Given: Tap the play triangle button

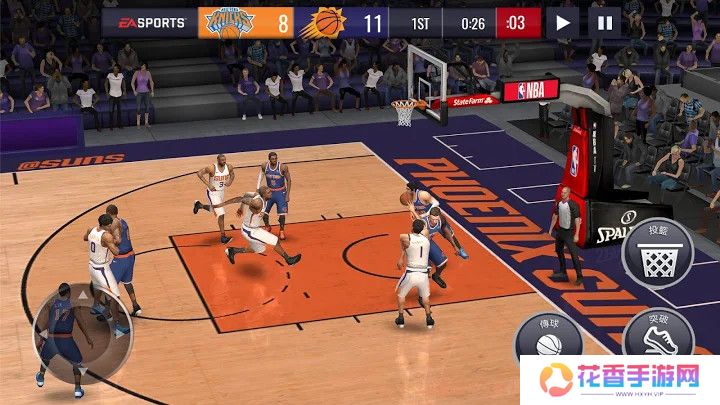Looking at the screenshot, I should coord(563,22).
